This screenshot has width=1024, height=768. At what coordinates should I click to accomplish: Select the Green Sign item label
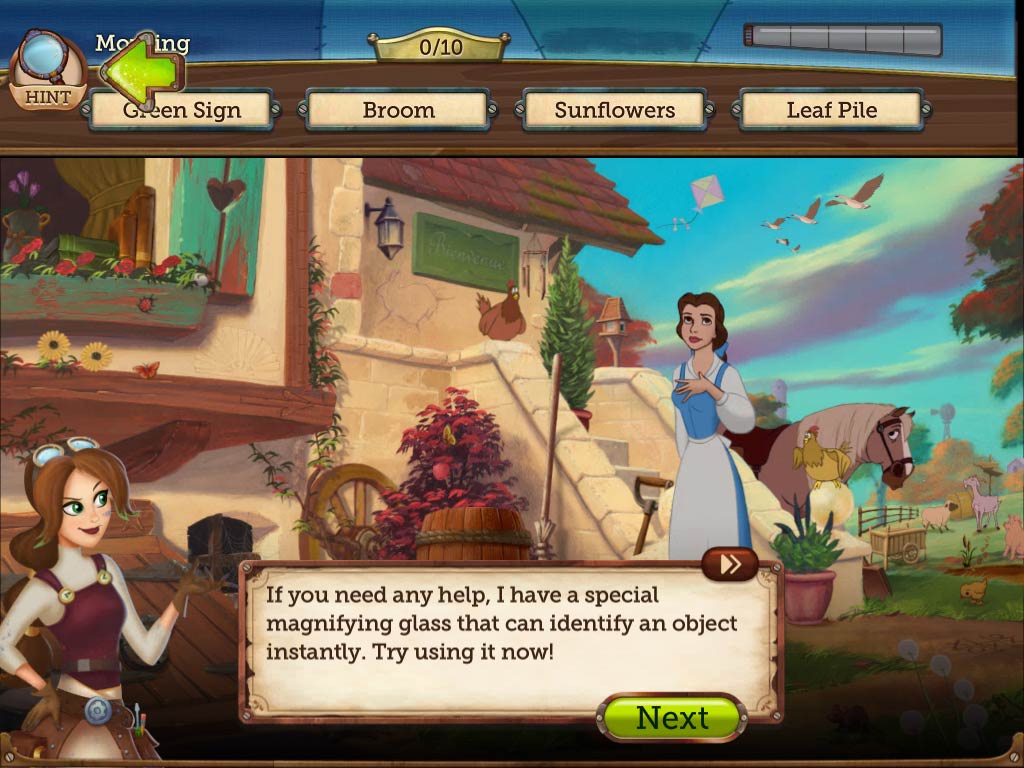pos(181,111)
